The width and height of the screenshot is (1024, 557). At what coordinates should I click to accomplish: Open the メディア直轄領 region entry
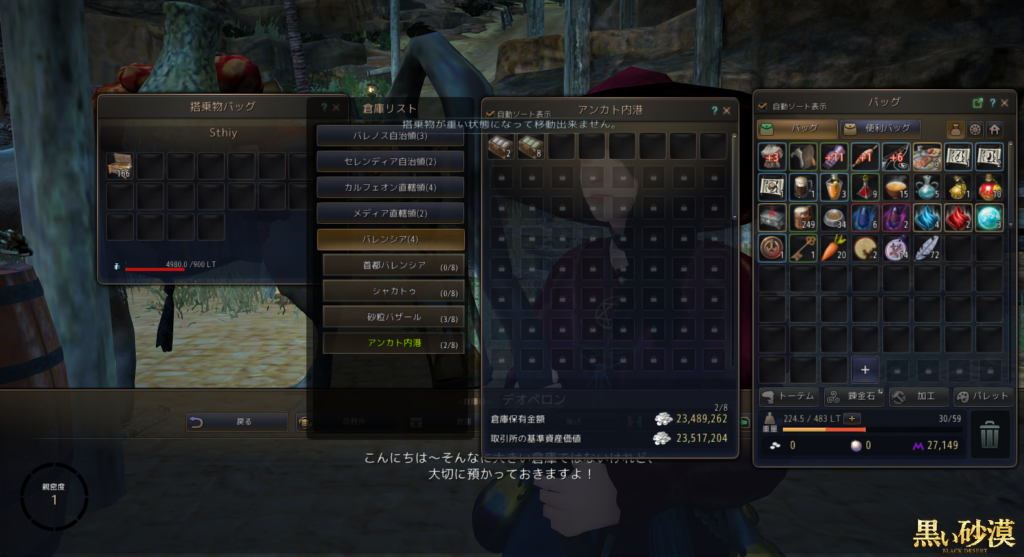390,213
